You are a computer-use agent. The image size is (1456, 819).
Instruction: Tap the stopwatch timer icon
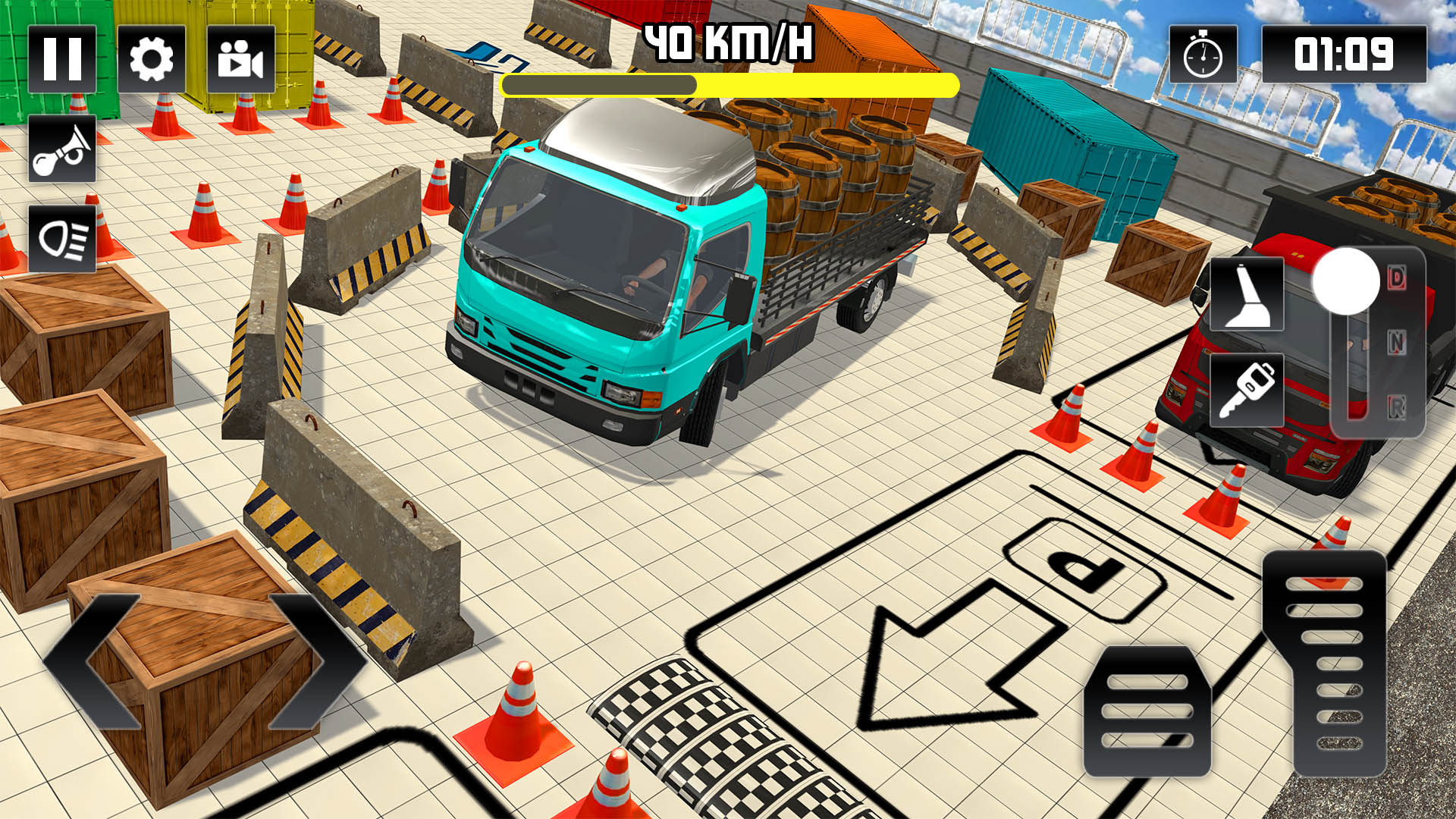pos(1202,52)
